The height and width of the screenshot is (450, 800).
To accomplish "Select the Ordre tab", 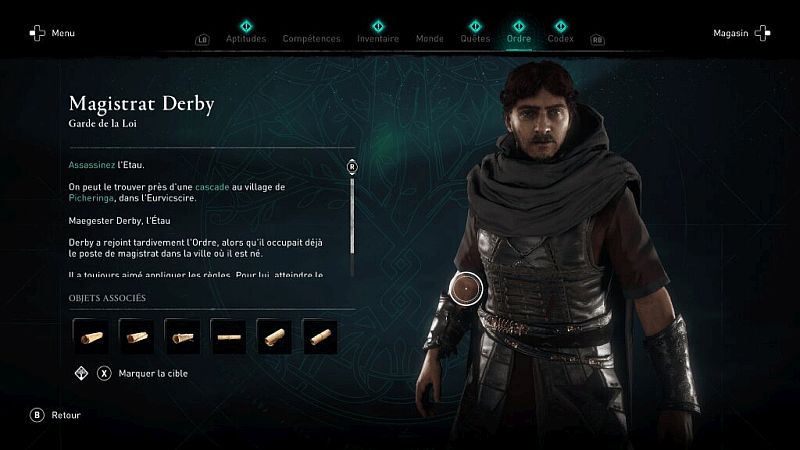I will click(519, 39).
